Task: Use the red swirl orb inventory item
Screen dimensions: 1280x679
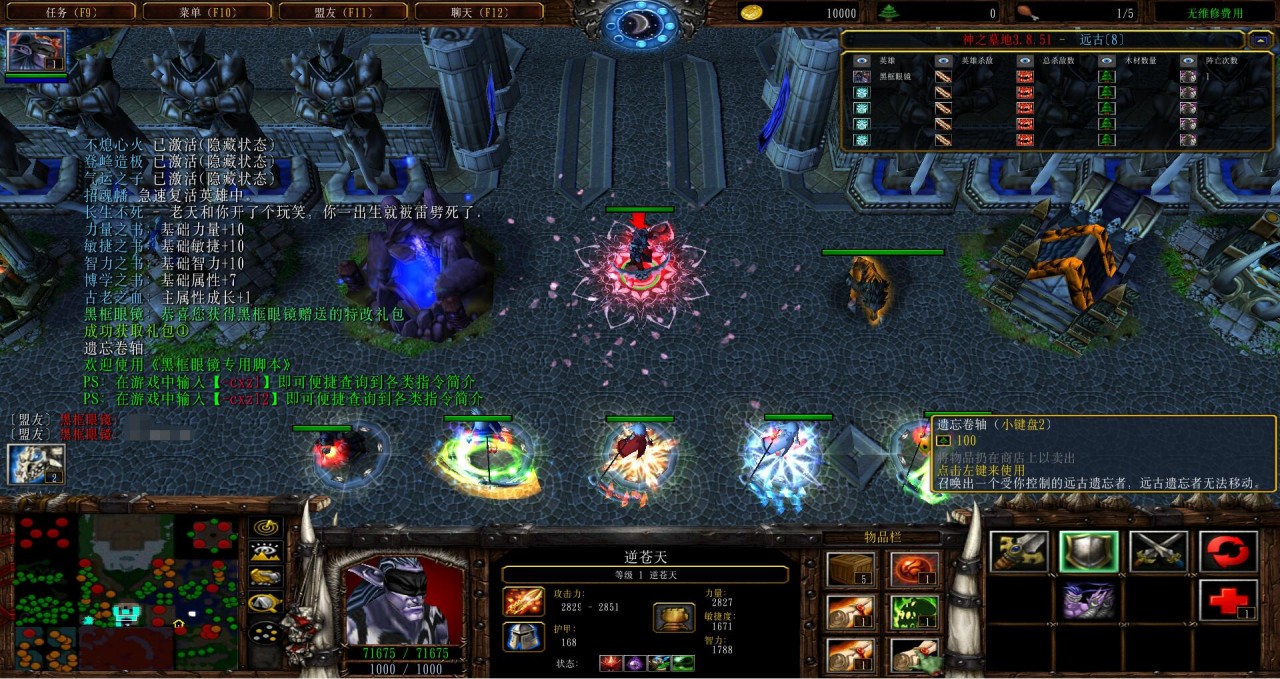Action: point(914,570)
